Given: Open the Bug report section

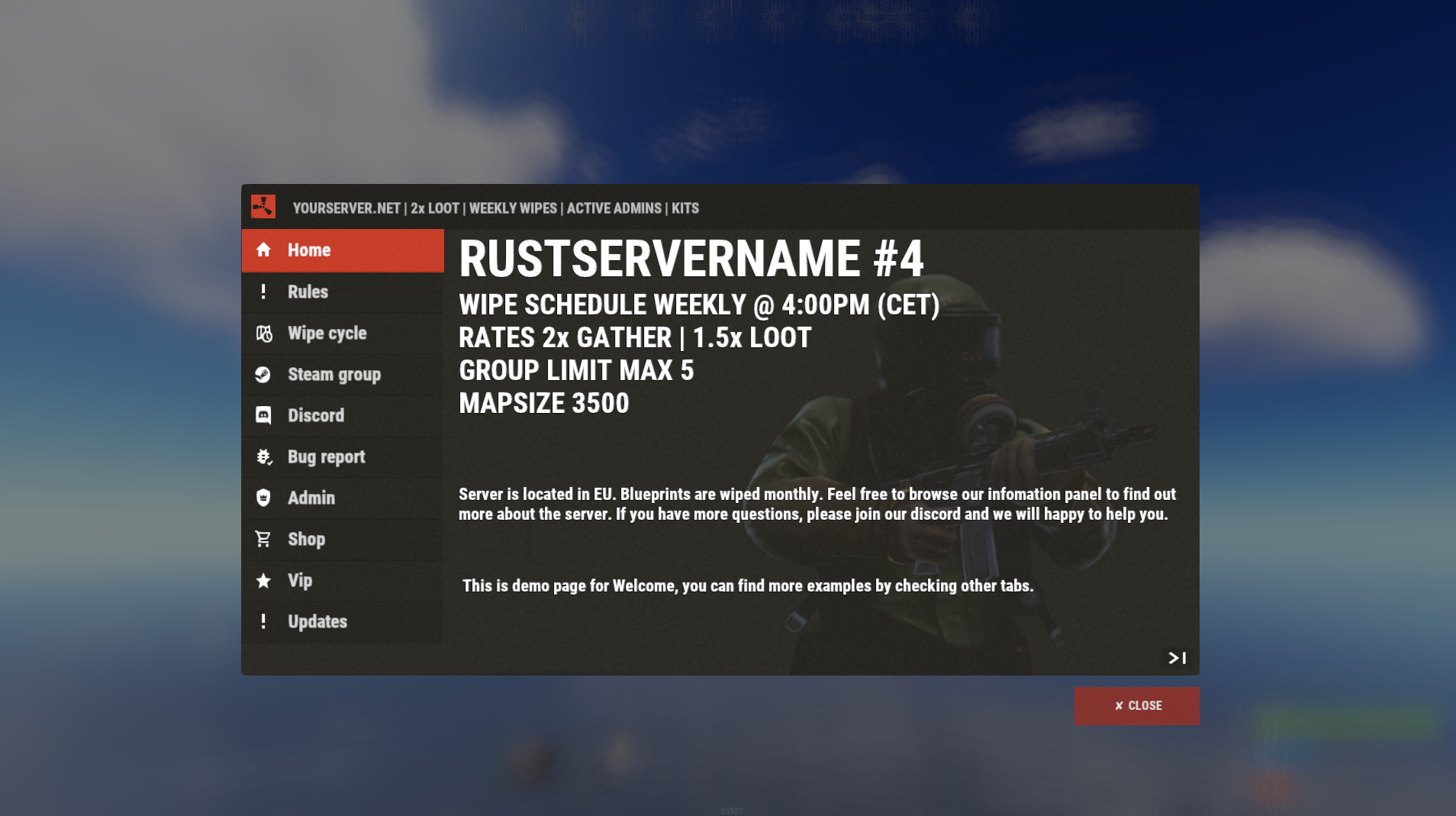Looking at the screenshot, I should [342, 457].
